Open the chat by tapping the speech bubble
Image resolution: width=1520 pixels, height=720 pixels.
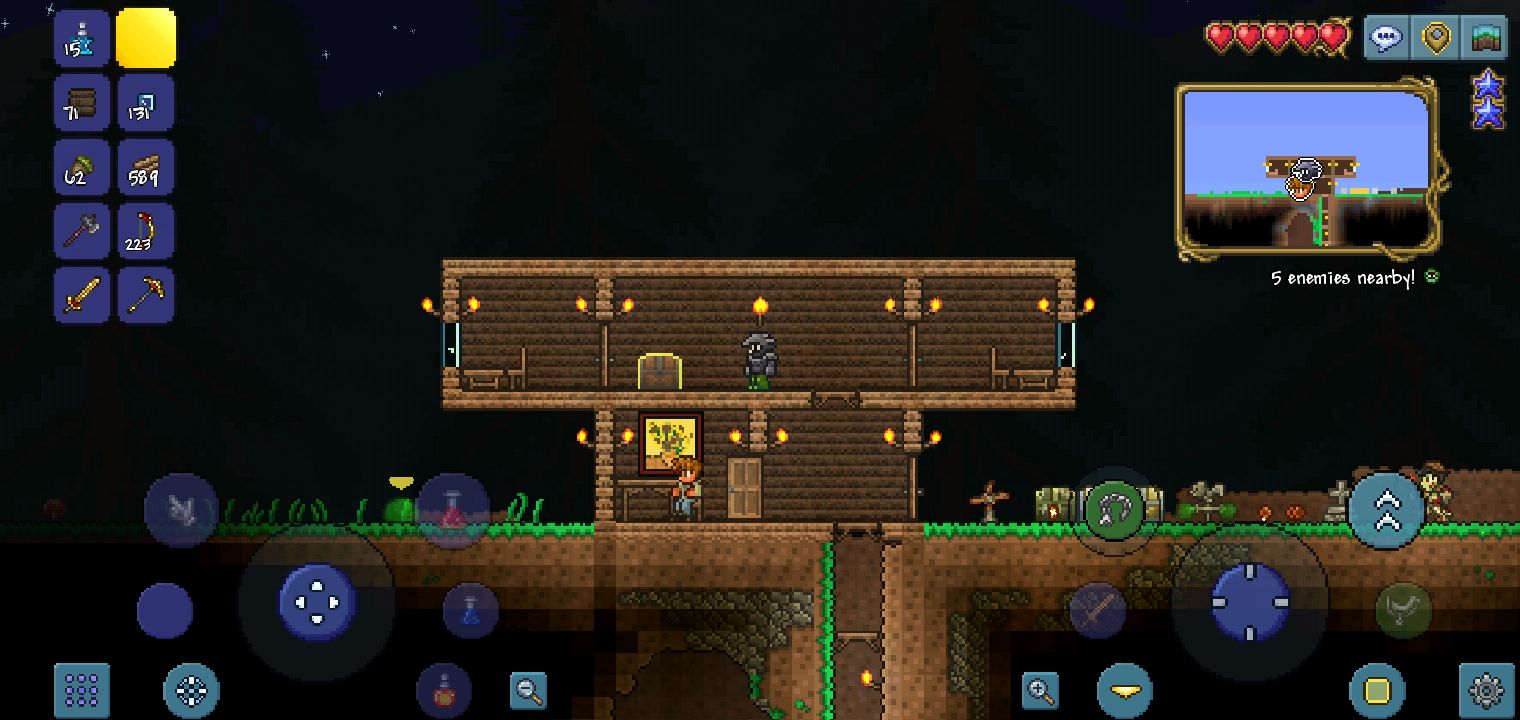1386,37
